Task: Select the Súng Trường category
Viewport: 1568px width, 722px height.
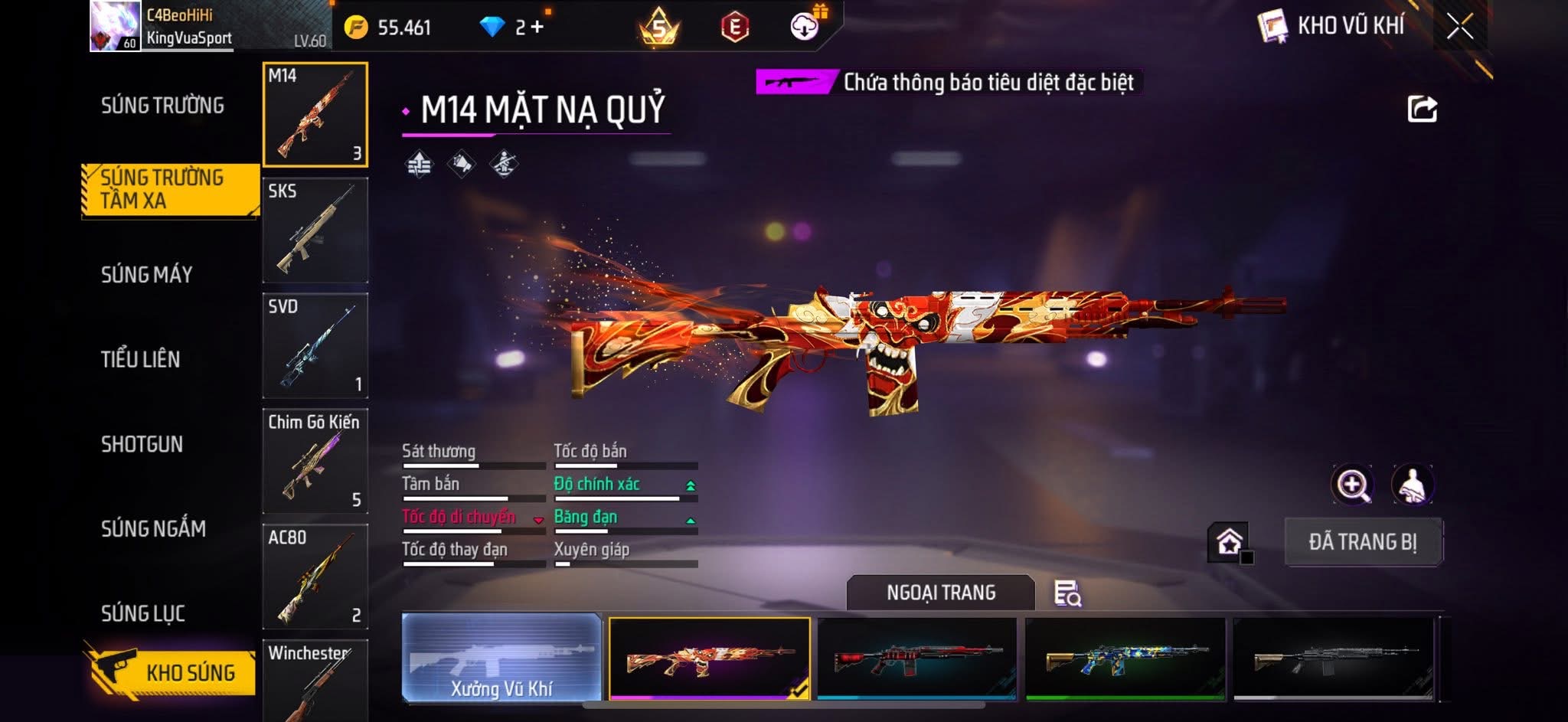Action: tap(162, 106)
